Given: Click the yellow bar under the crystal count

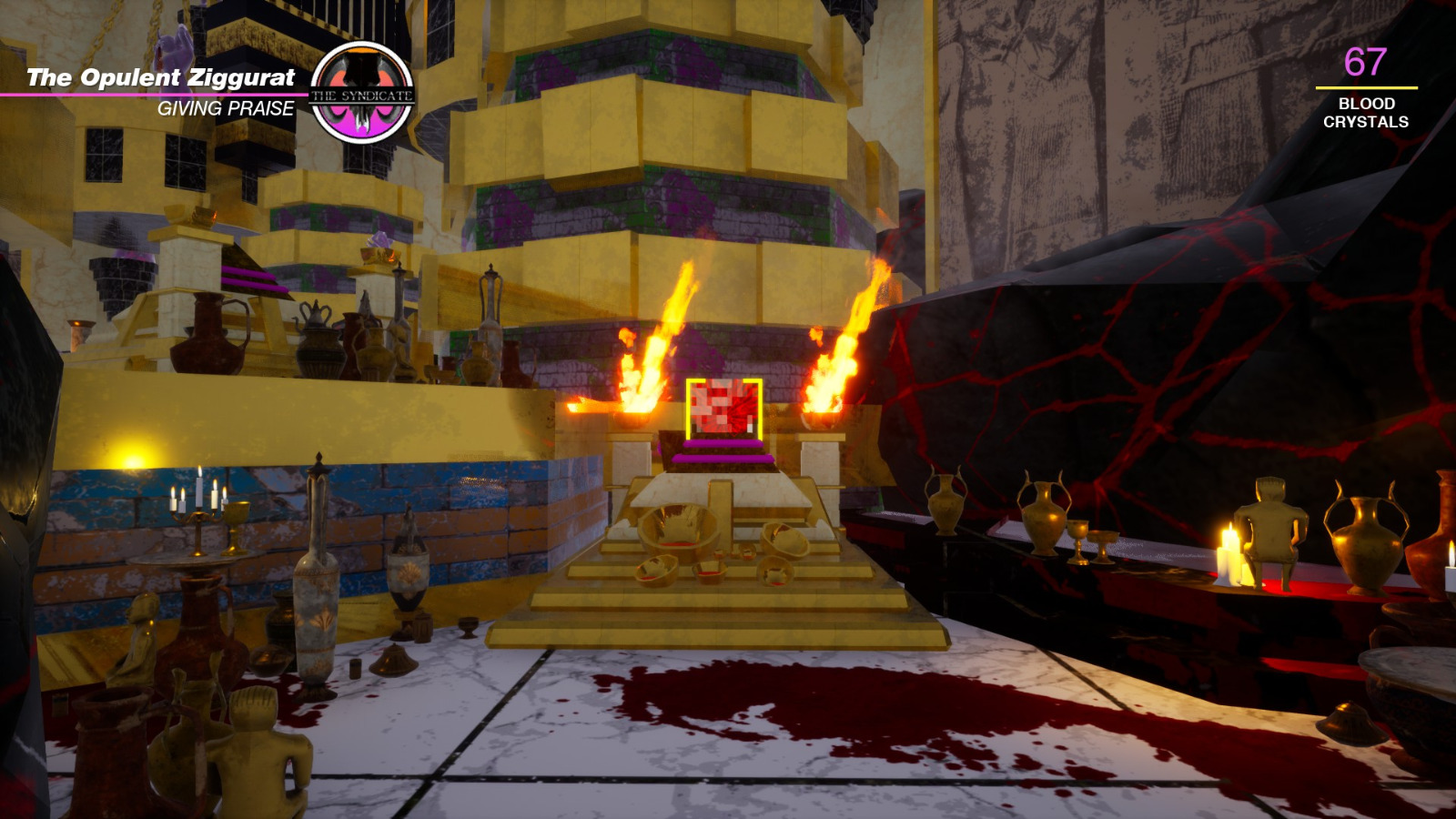Looking at the screenshot, I should pyautogui.click(x=1365, y=86).
